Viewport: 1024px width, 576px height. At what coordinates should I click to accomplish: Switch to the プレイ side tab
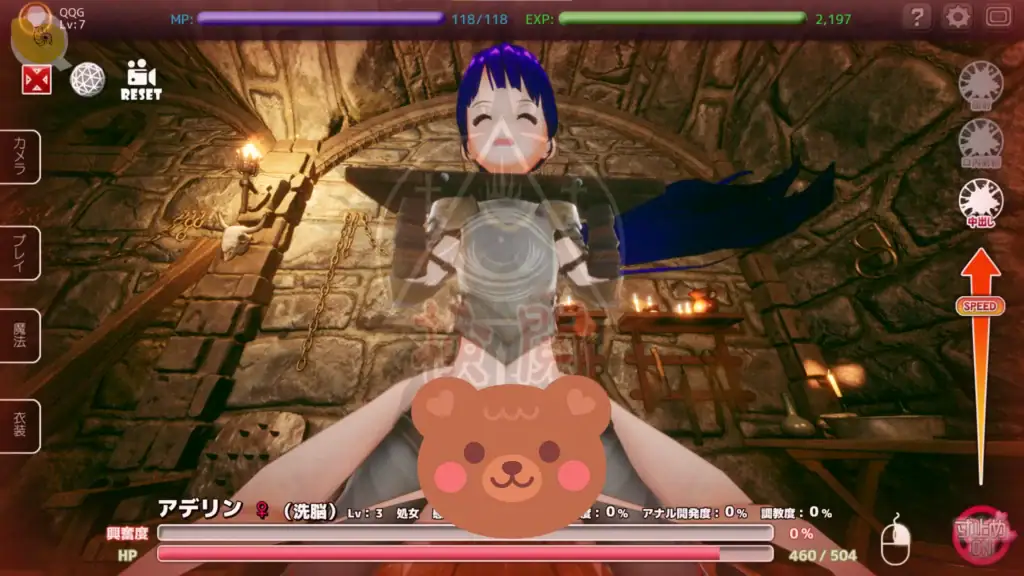pyautogui.click(x=20, y=252)
